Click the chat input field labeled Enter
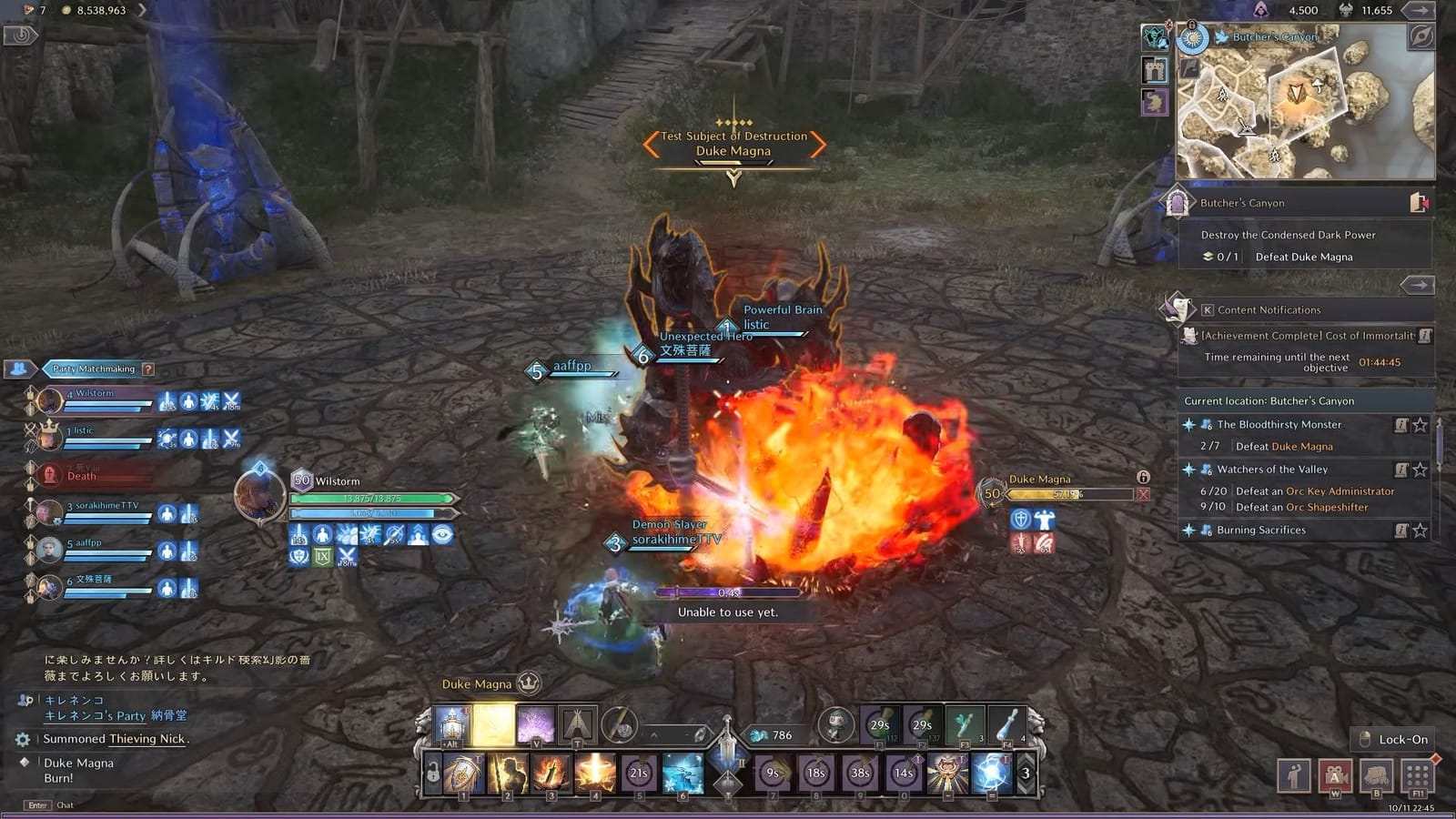The width and height of the screenshot is (1456, 819). [x=36, y=805]
